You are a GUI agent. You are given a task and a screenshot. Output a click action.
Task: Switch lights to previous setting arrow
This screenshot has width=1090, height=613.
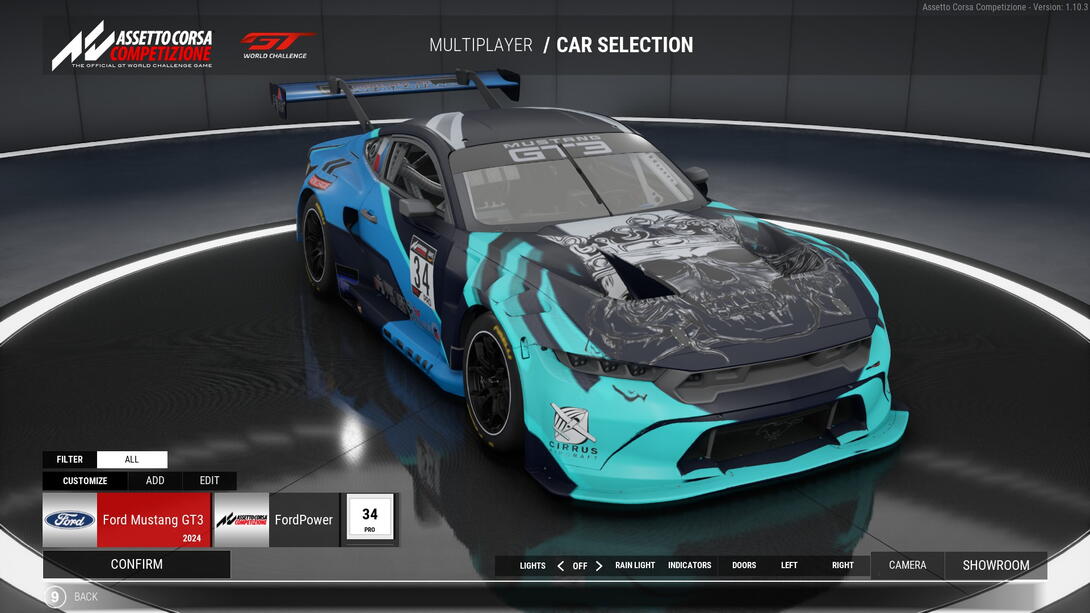(x=560, y=566)
